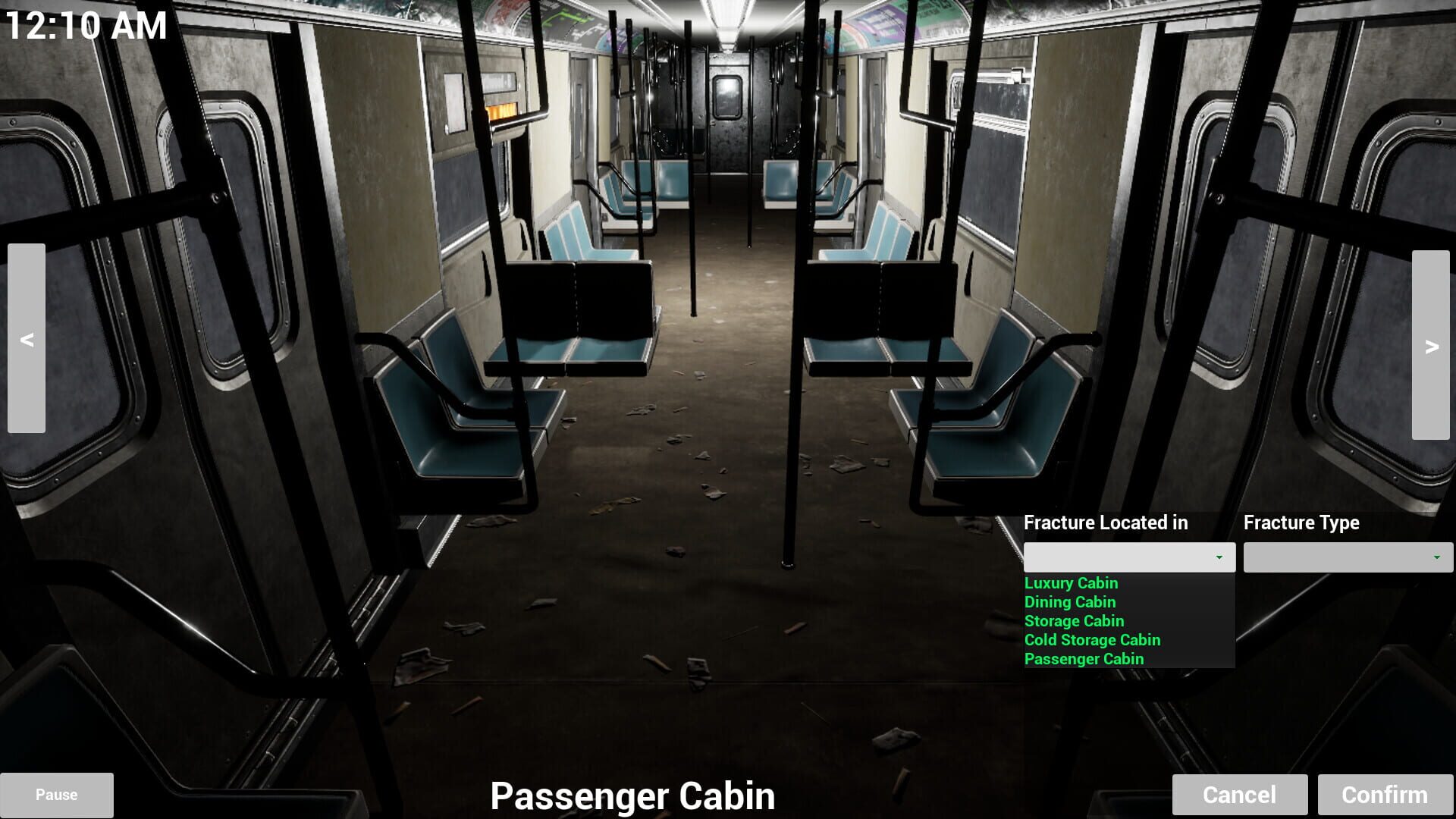Screen dimensions: 1456x819
Task: Click the Fracture Located in dropdown chevron
Action: 1219,557
